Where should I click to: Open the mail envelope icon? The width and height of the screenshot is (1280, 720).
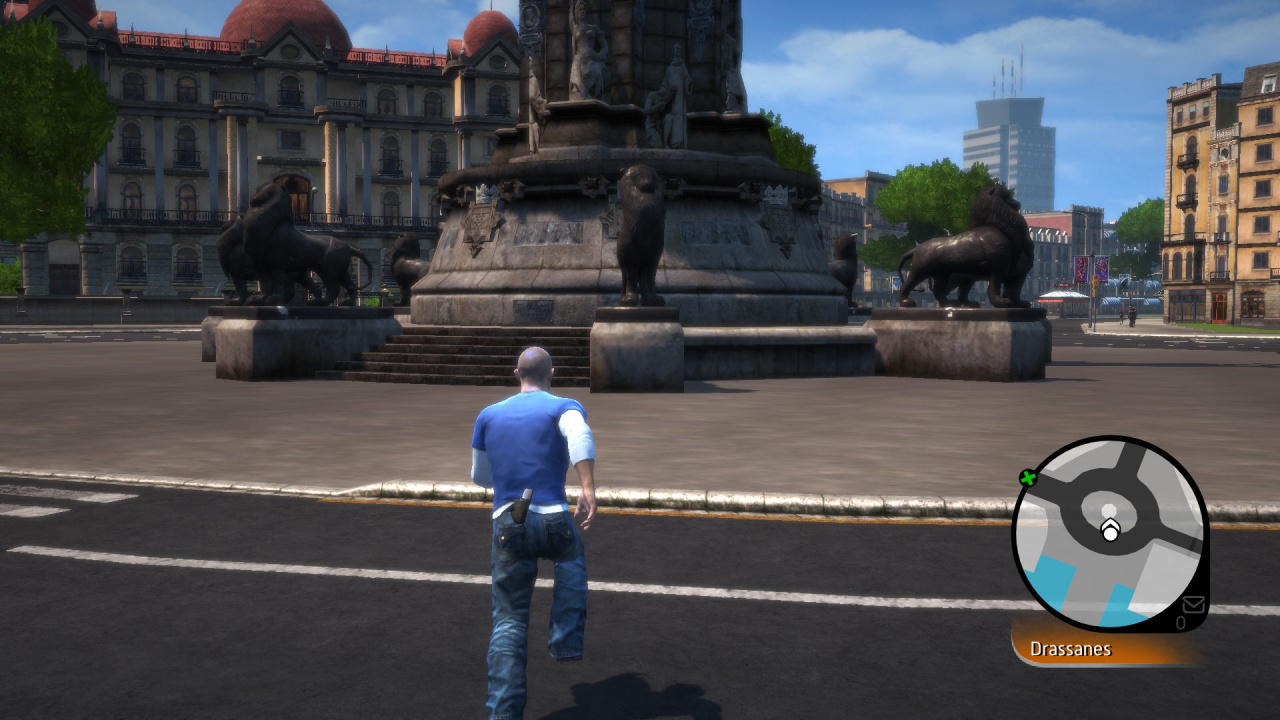[1193, 604]
